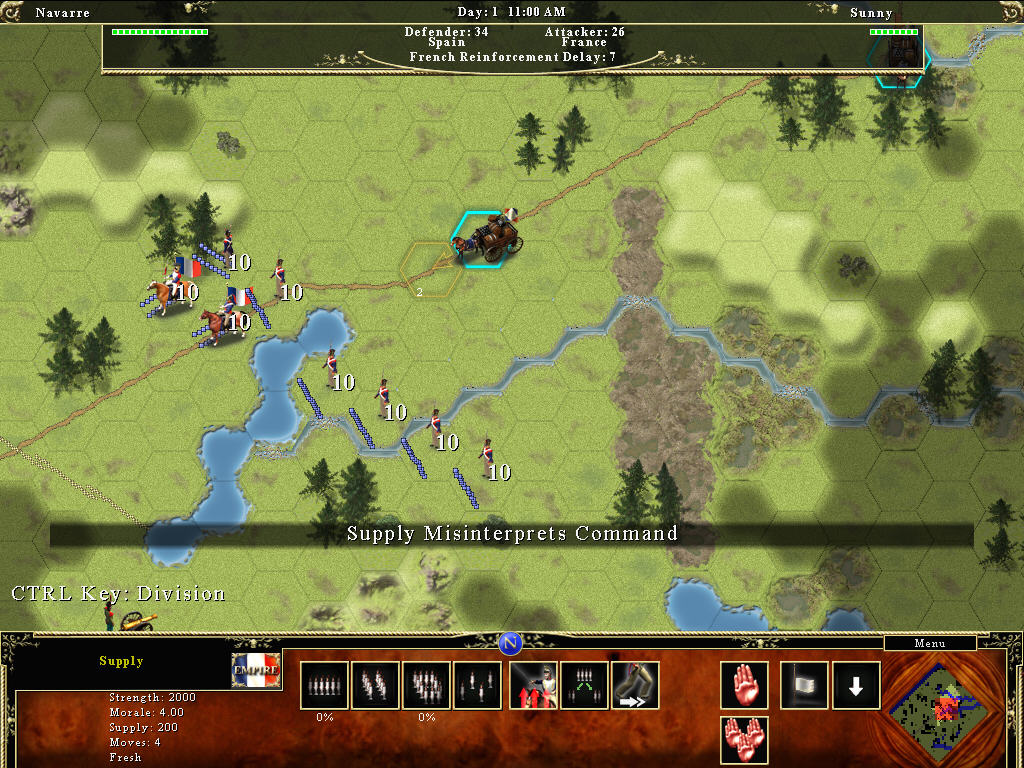Open the Menu button
The width and height of the screenshot is (1024, 768).
click(x=929, y=643)
